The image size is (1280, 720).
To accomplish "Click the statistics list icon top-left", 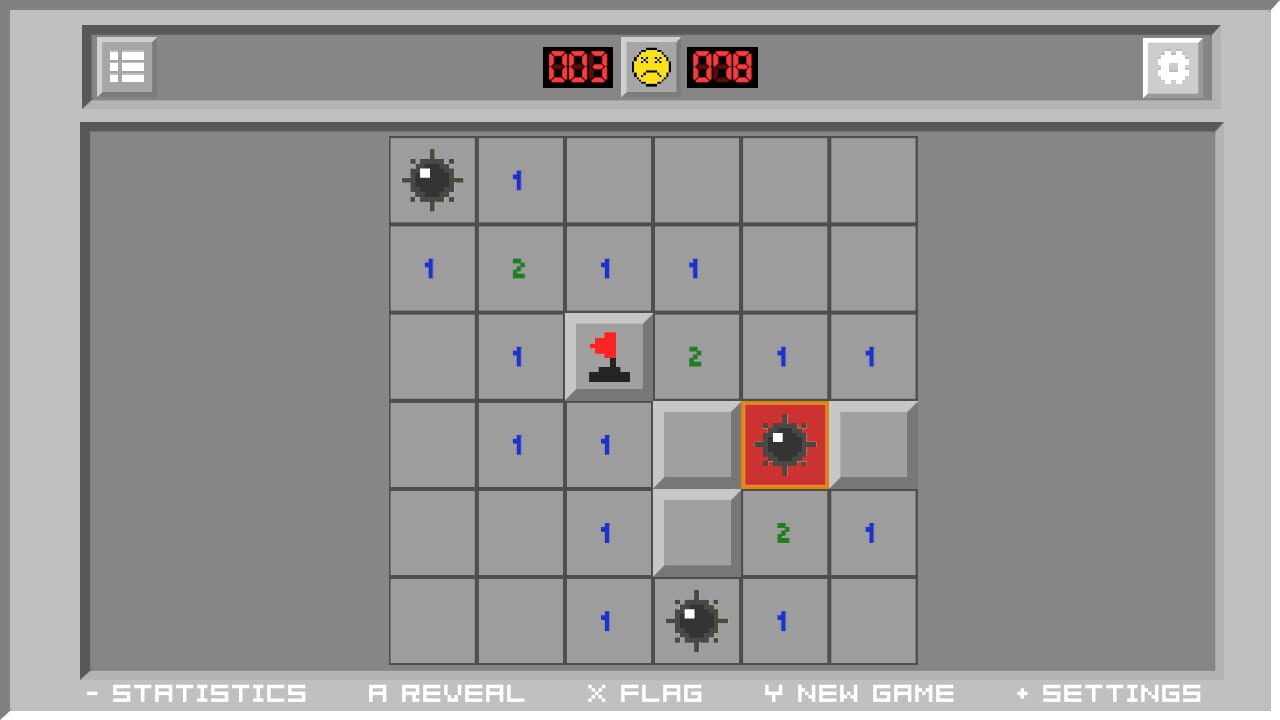I will (126, 66).
